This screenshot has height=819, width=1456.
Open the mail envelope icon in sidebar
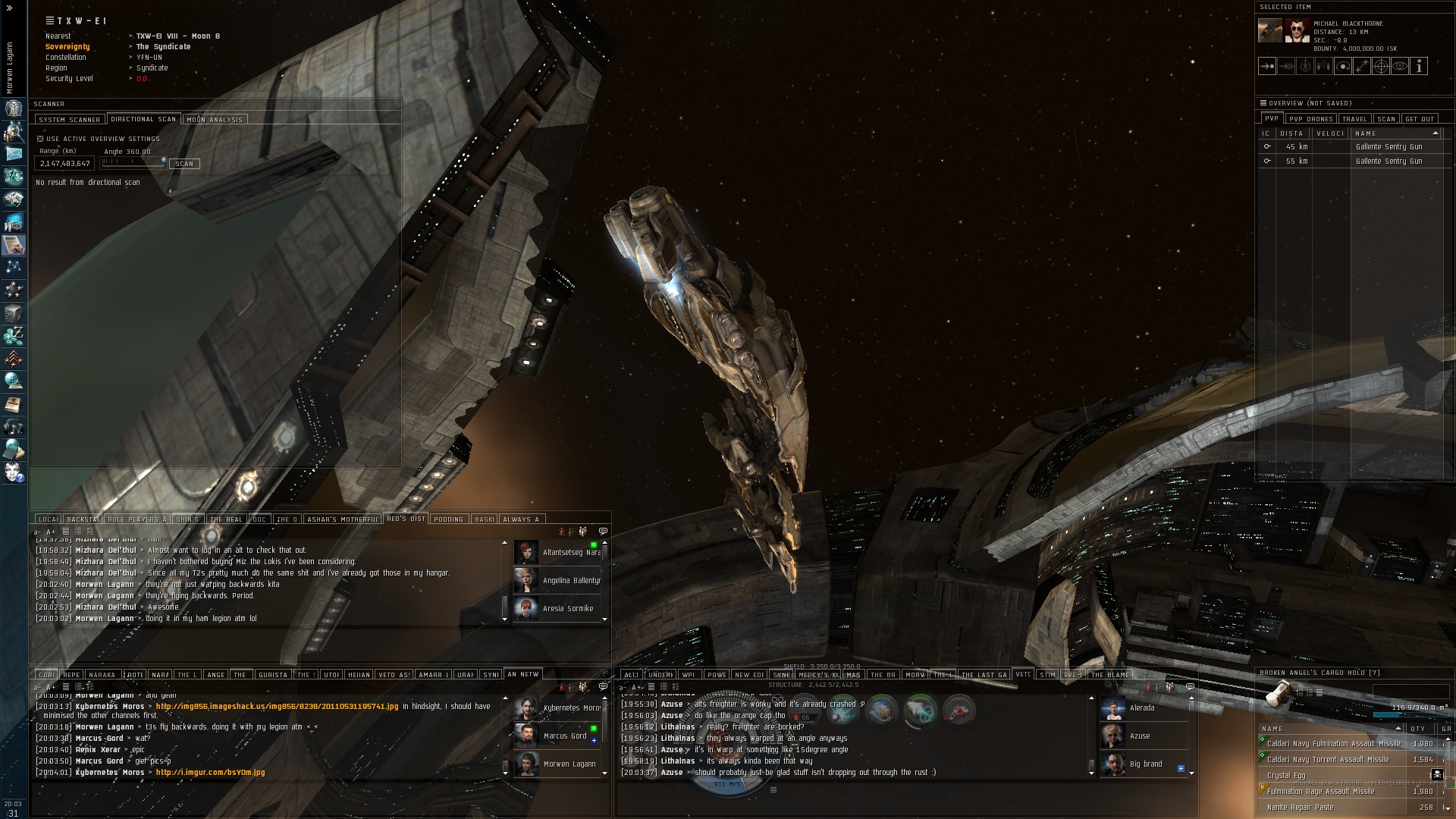14,153
